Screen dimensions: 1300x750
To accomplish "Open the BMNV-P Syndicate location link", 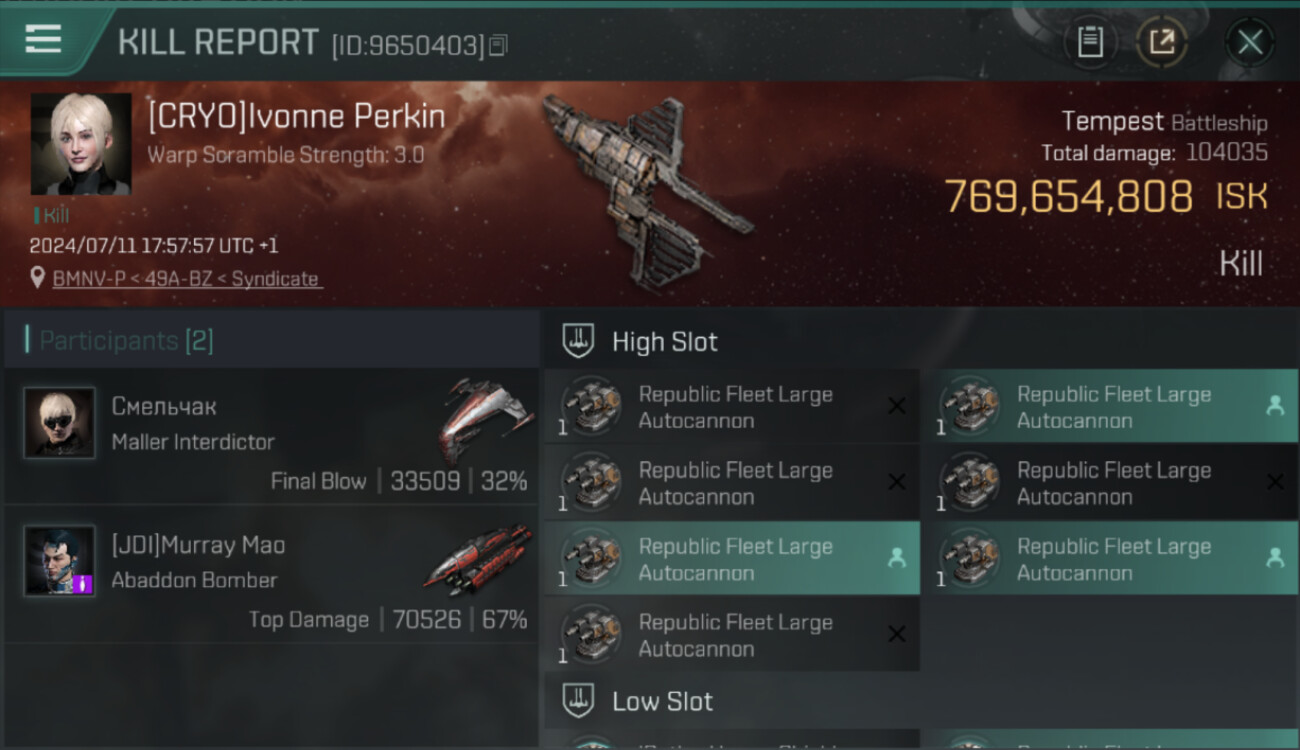I will point(186,279).
